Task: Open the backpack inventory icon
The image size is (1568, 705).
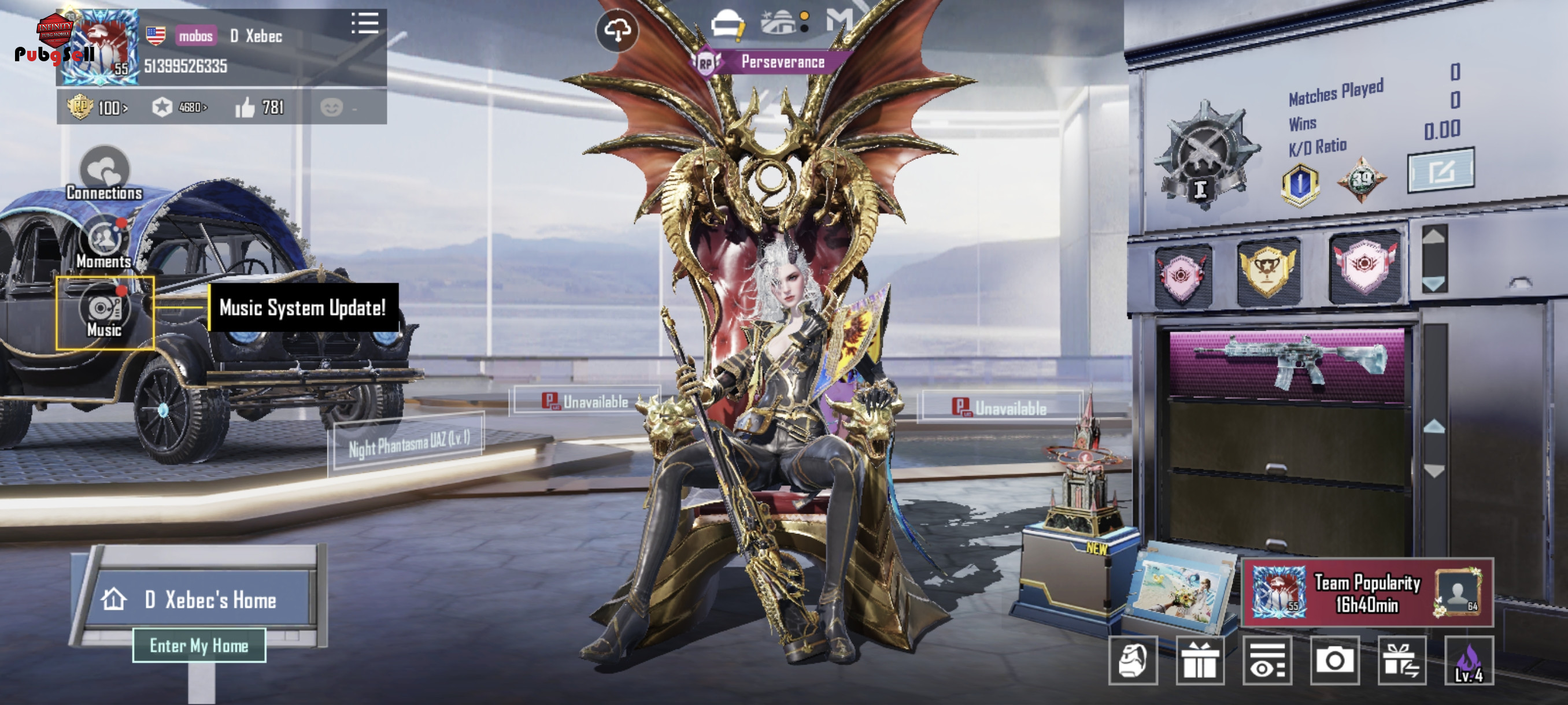Action: coord(1132,661)
